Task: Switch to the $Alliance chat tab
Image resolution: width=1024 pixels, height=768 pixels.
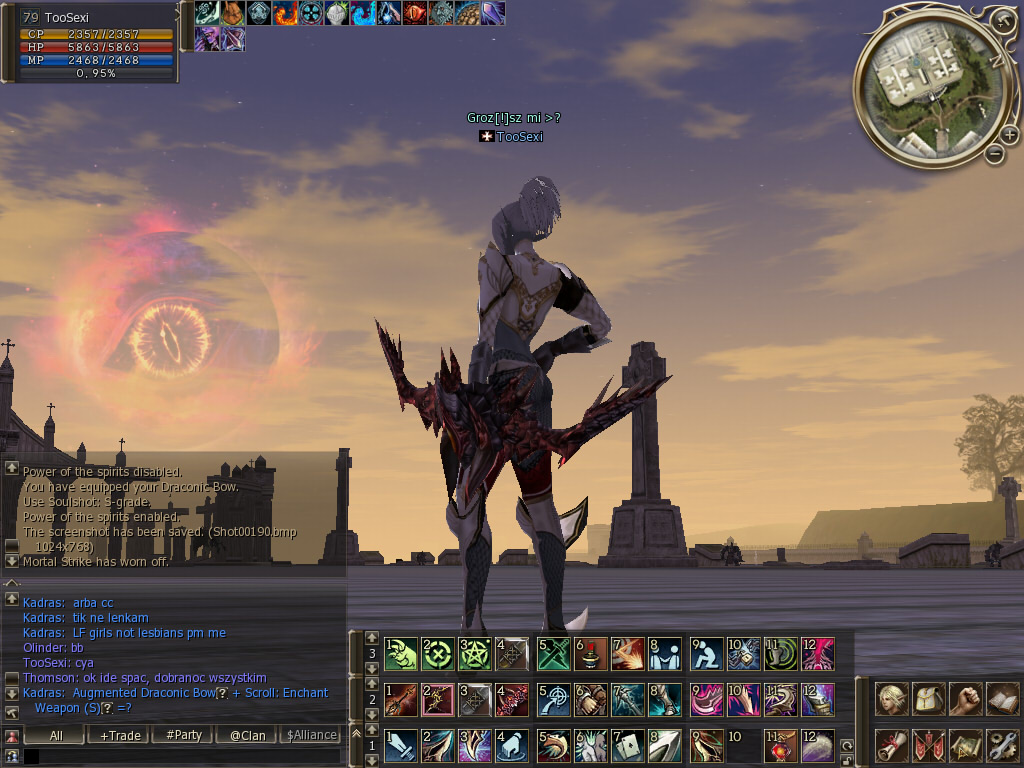Action: point(311,735)
